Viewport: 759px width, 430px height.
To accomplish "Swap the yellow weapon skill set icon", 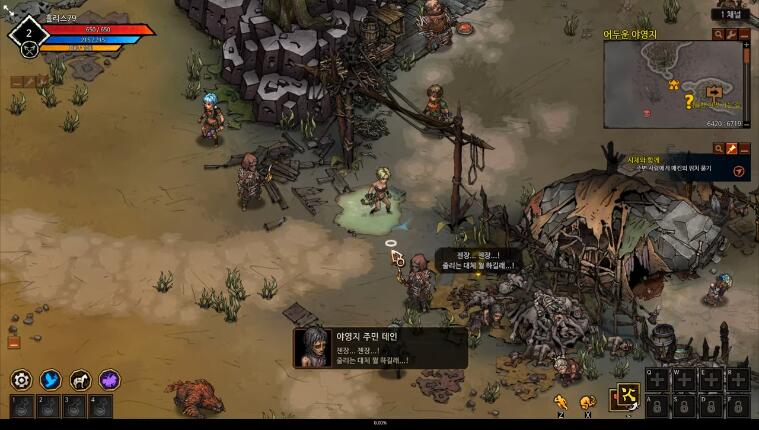I will point(627,396).
